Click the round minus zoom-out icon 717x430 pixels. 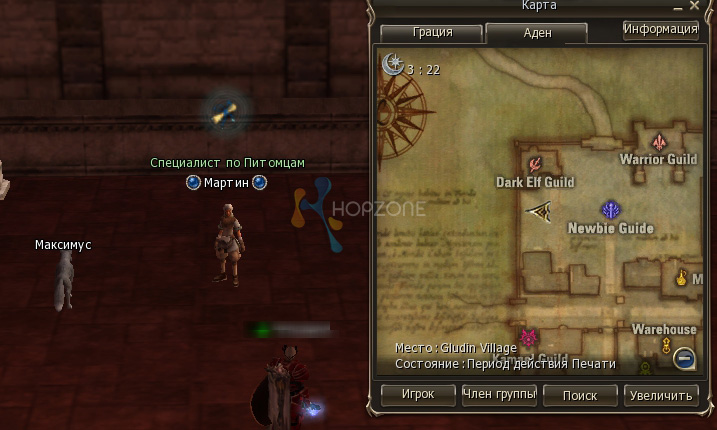click(684, 356)
